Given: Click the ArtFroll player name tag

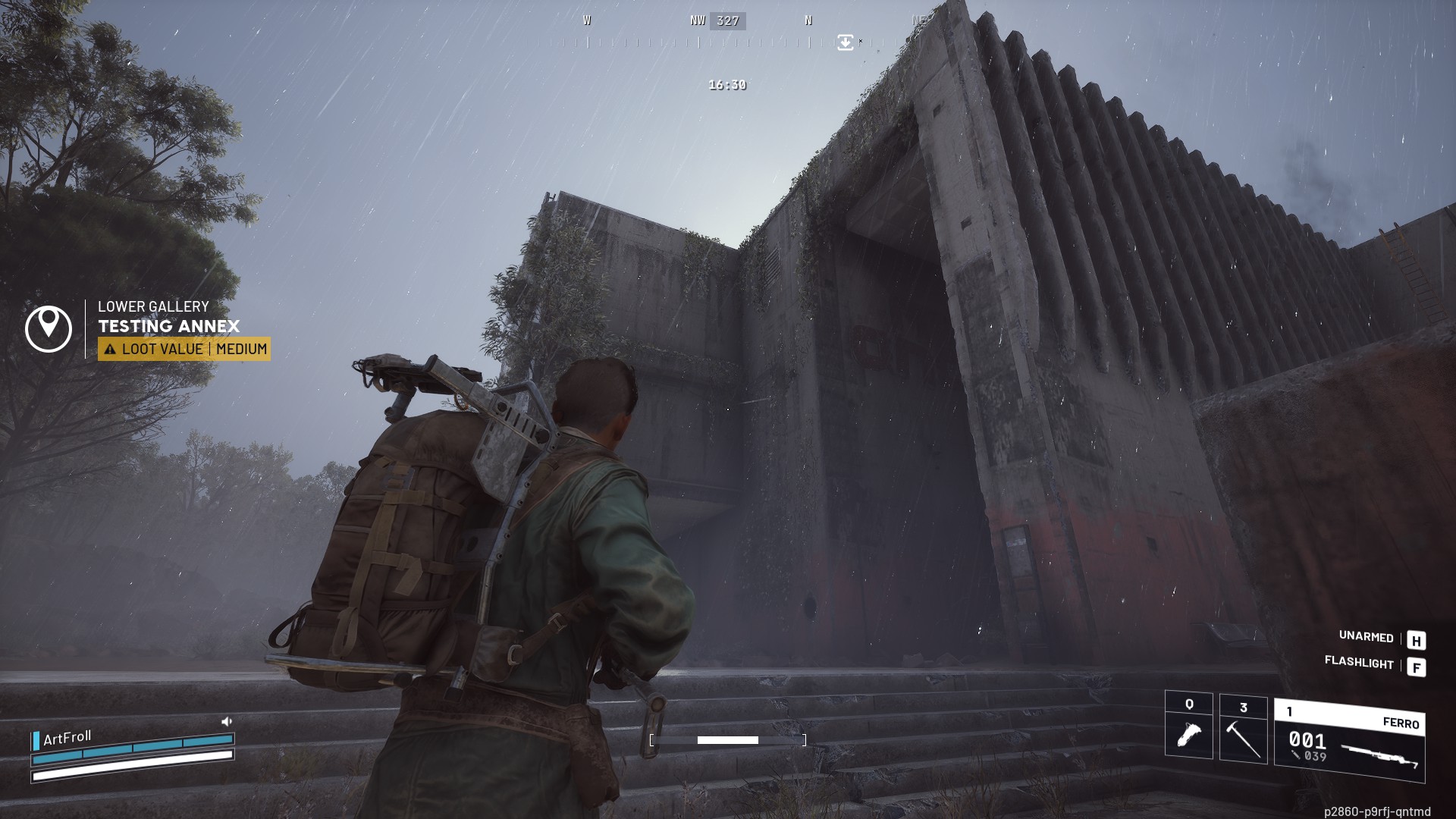Looking at the screenshot, I should [67, 738].
